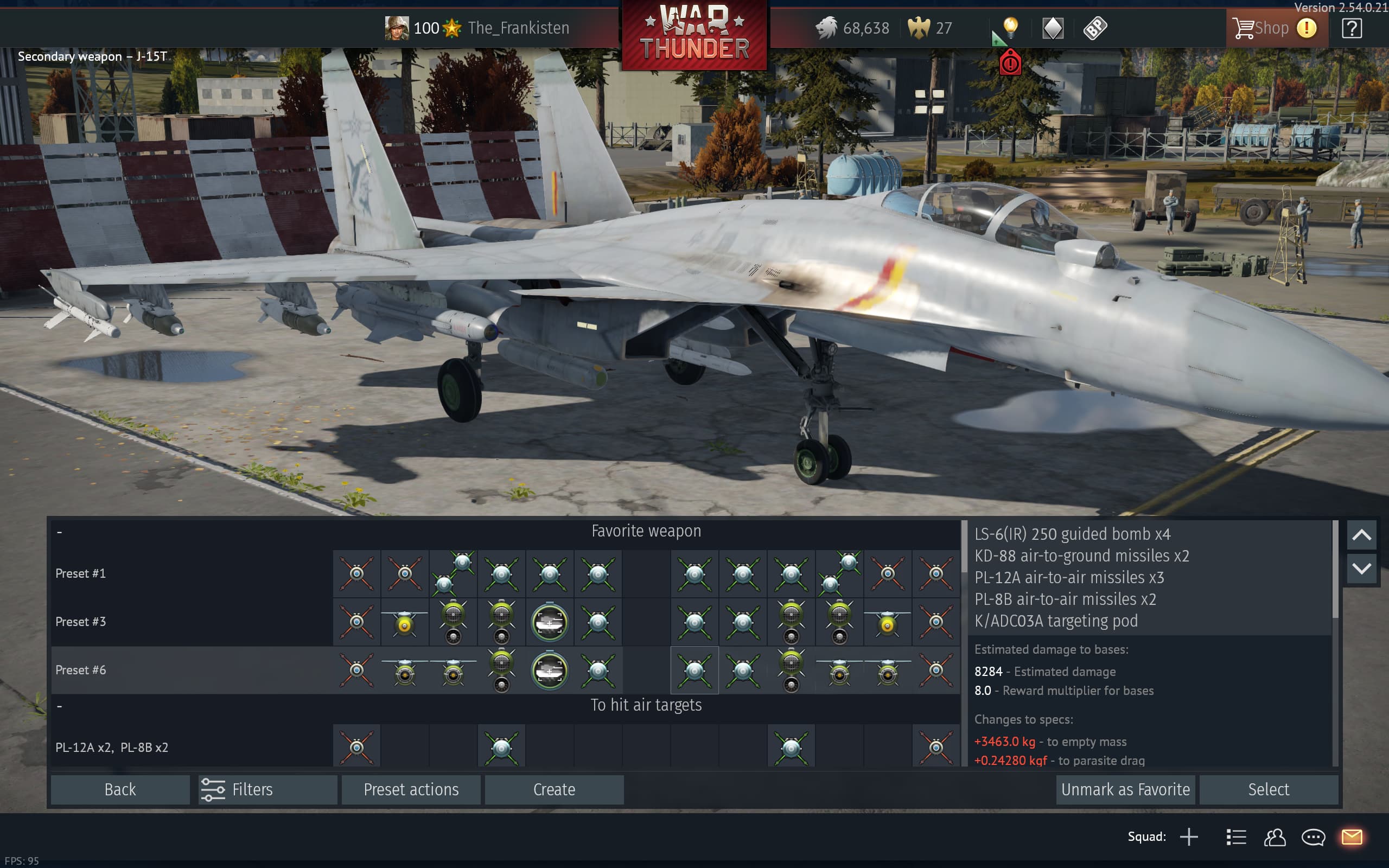Open the Filters panel

point(267,789)
